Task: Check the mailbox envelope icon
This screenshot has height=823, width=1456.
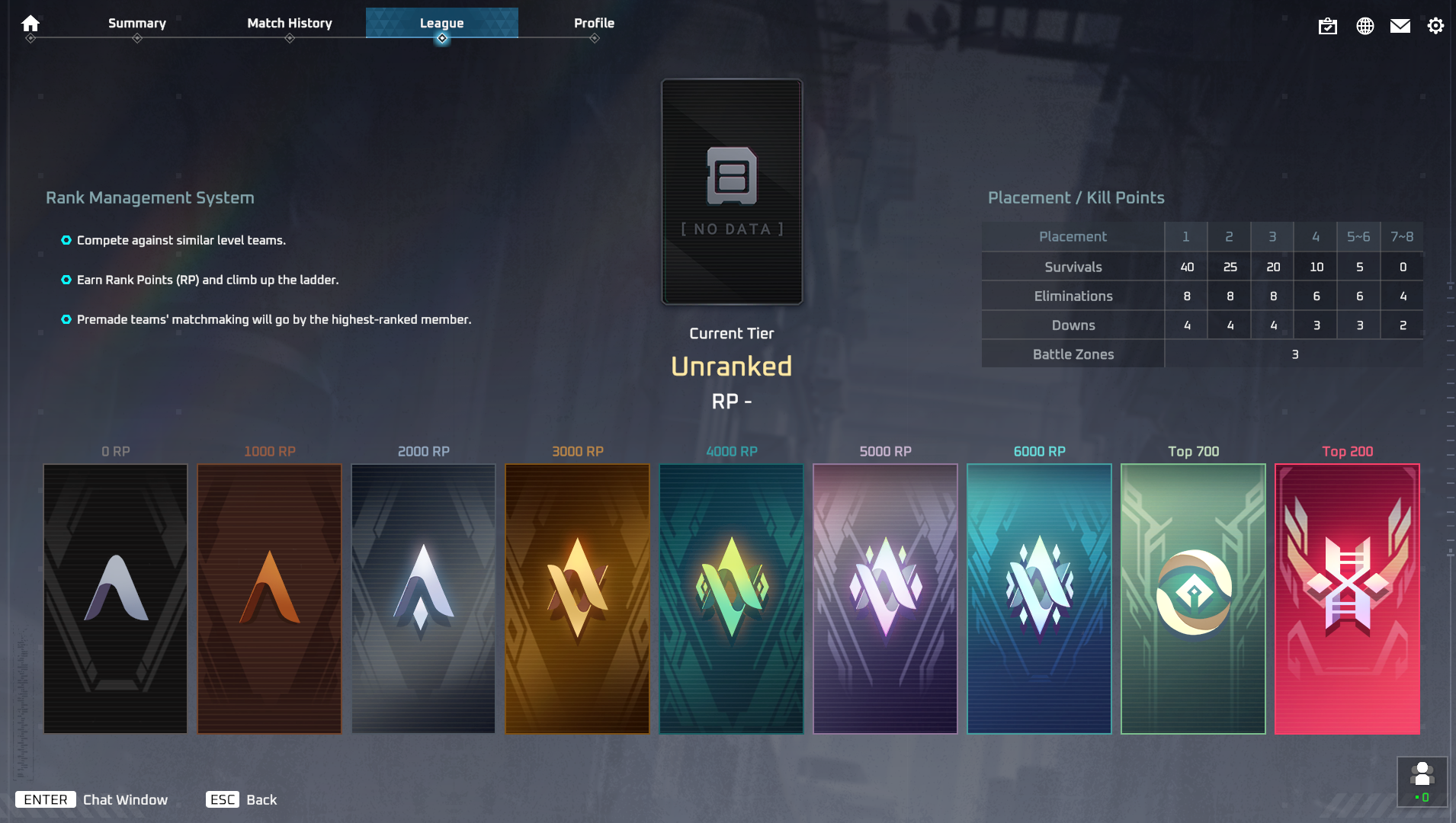Action: pyautogui.click(x=1400, y=25)
